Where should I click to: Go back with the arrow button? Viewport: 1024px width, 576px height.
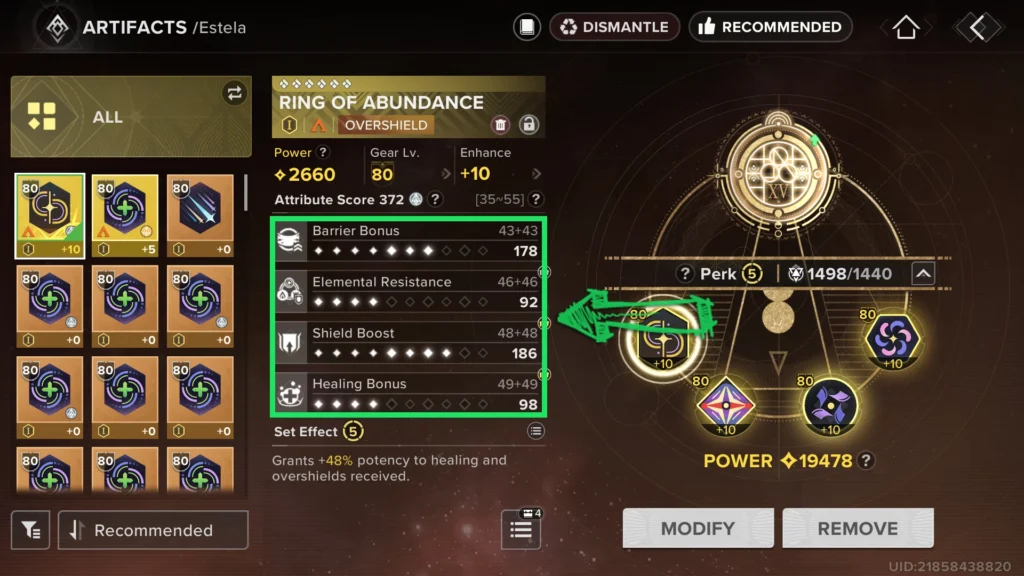(x=977, y=27)
